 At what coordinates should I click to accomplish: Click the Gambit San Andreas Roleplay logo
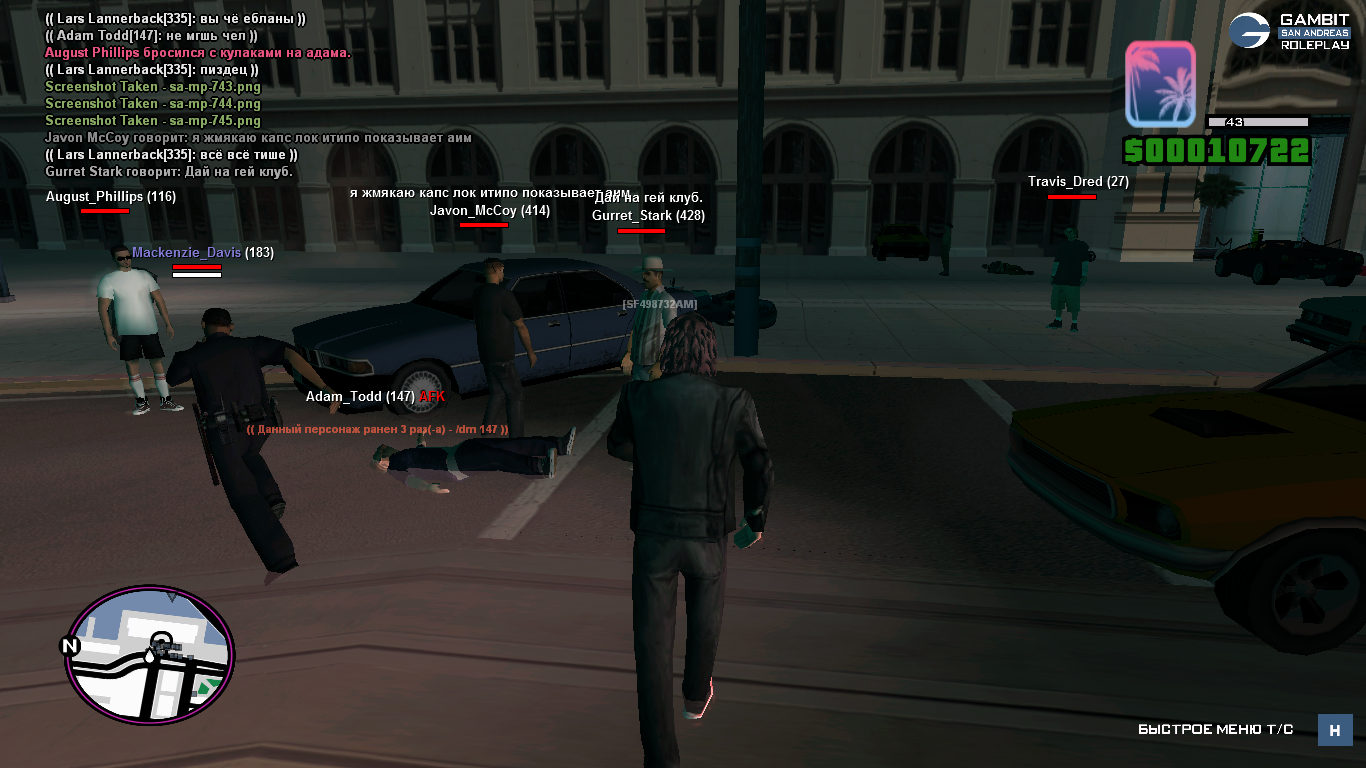click(x=1289, y=31)
